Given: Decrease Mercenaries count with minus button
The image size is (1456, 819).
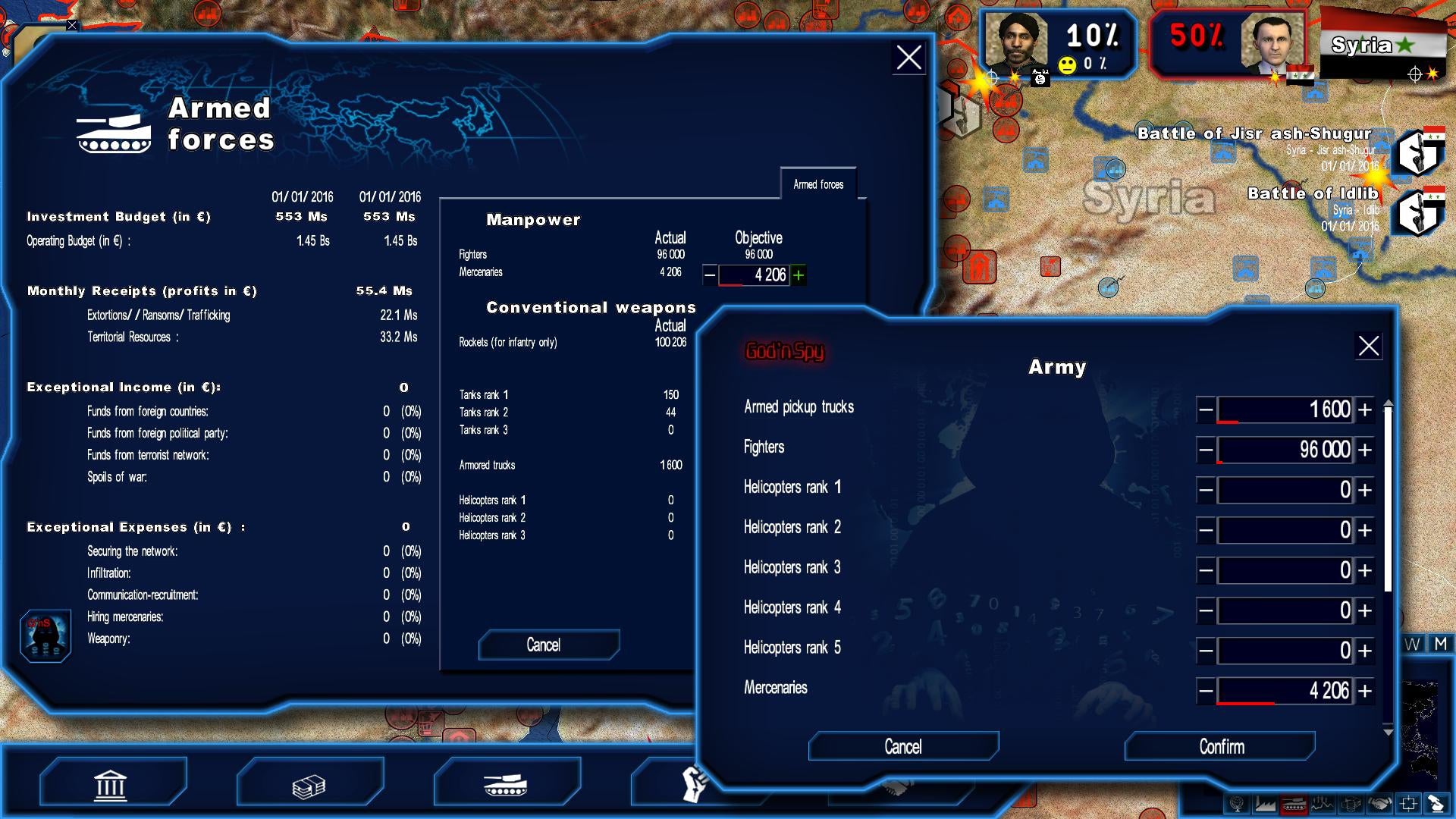Looking at the screenshot, I should click(1207, 691).
